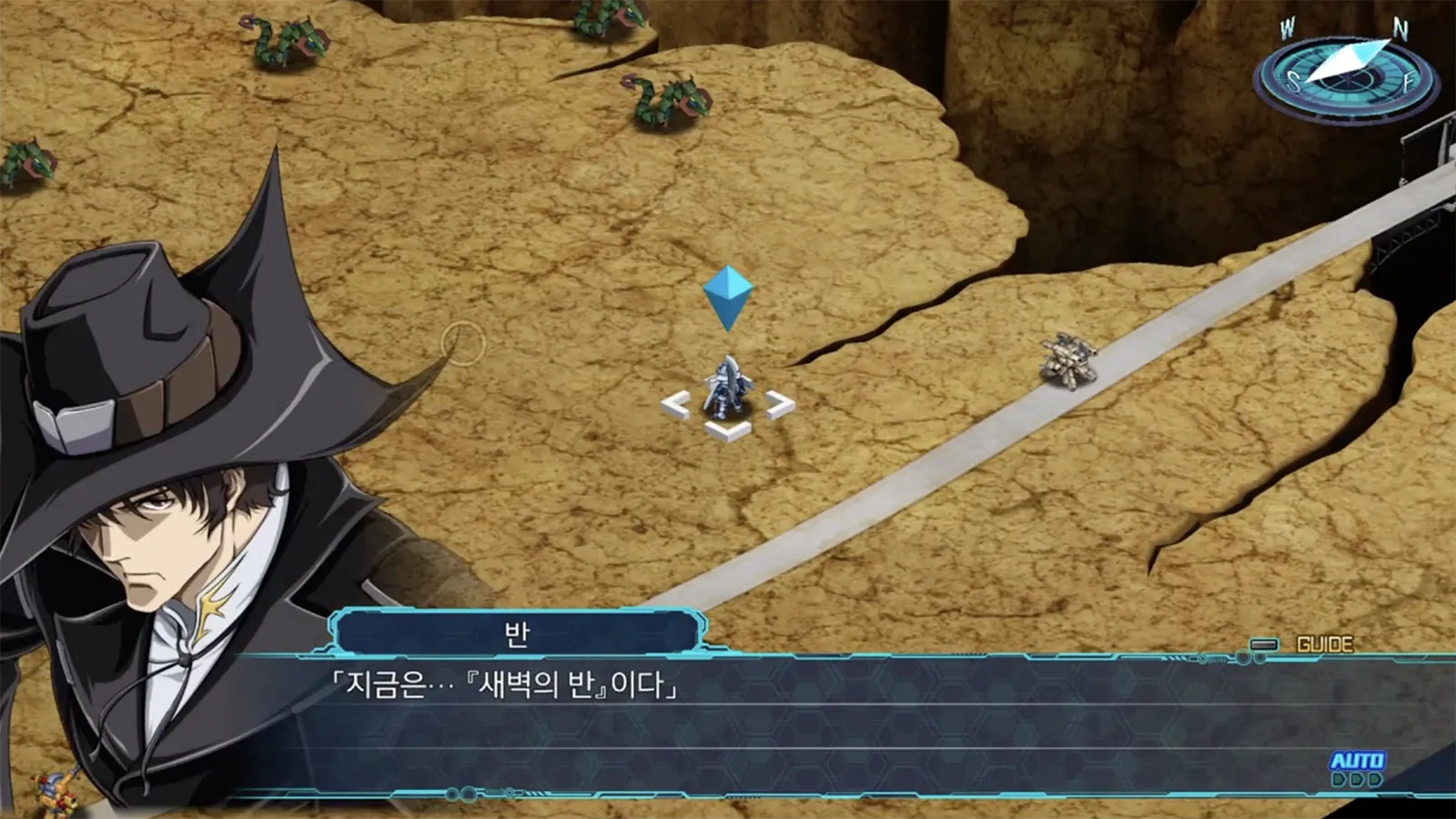The width and height of the screenshot is (1456, 819).
Task: Click the small gray indicator beside GUIDE label
Action: tap(1264, 646)
